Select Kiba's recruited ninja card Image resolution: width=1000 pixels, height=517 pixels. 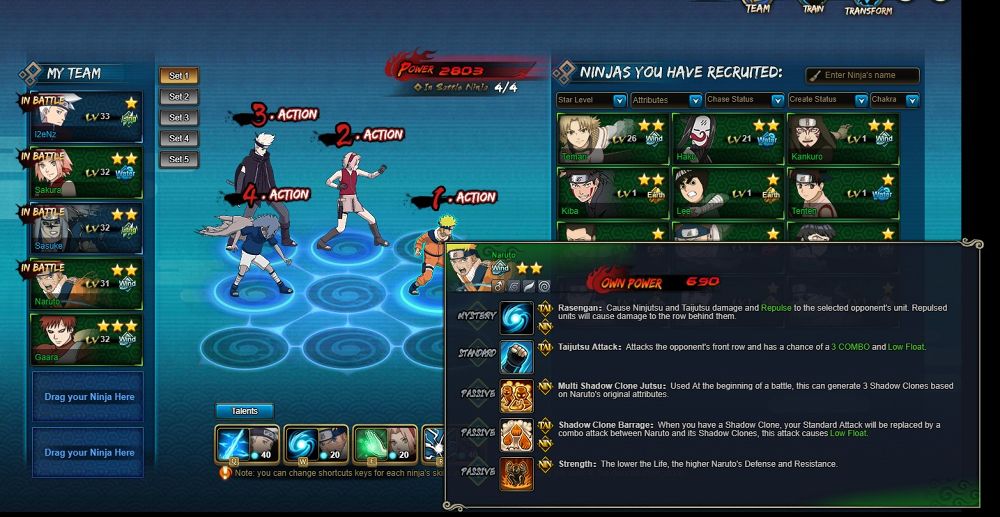pos(611,192)
